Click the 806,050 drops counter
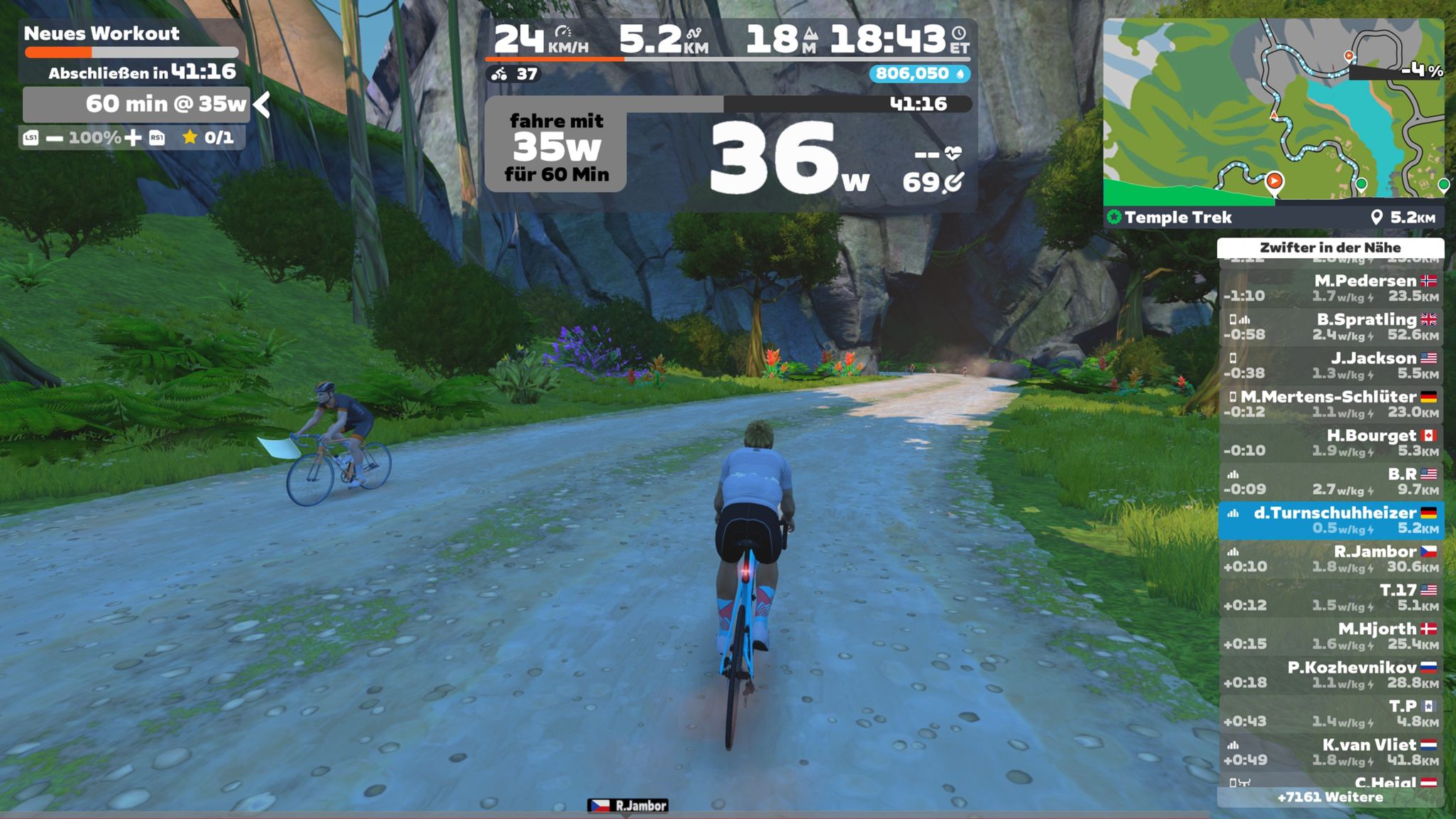 pyautogui.click(x=919, y=74)
